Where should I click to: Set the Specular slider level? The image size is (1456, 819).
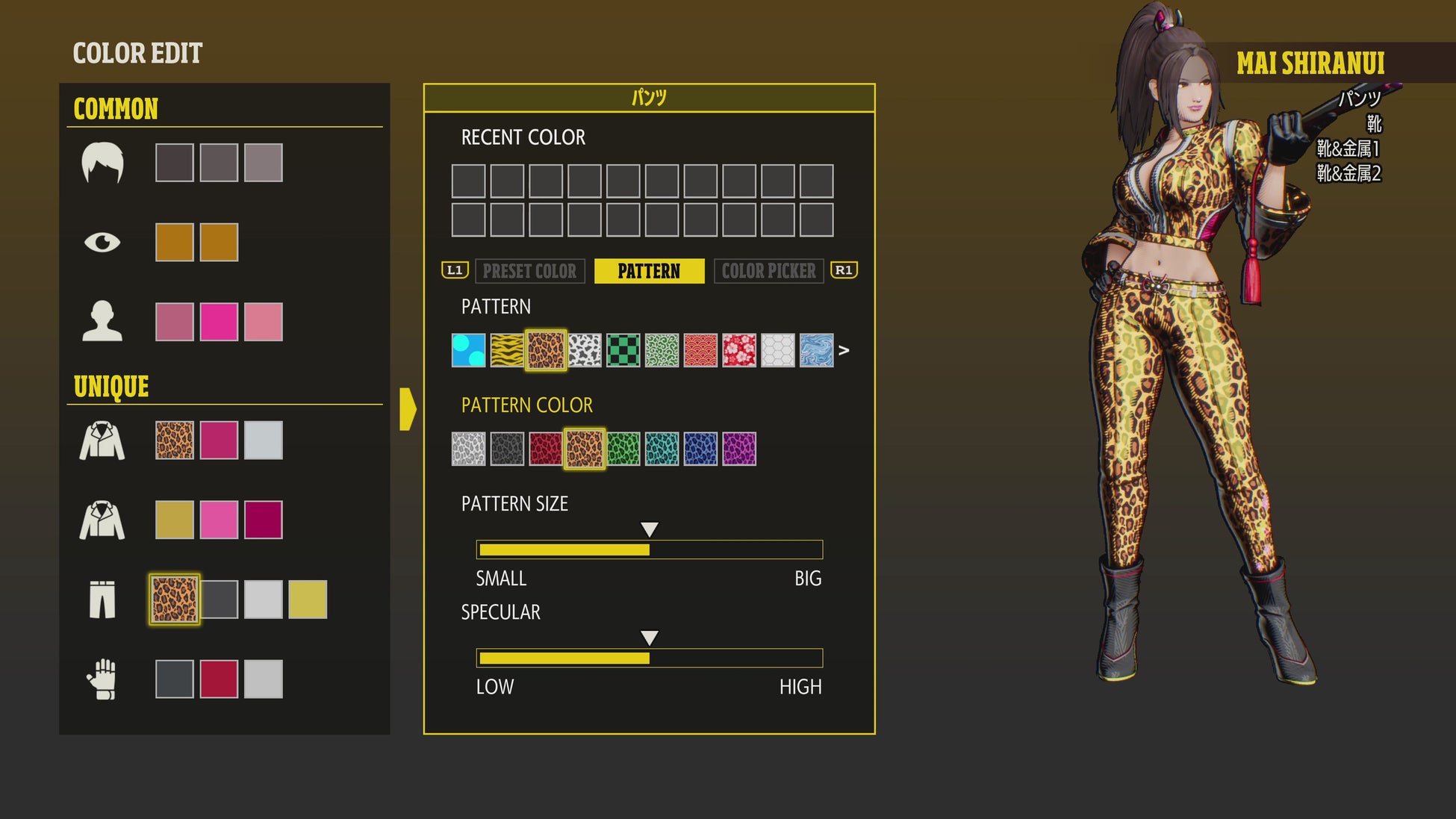click(650, 658)
